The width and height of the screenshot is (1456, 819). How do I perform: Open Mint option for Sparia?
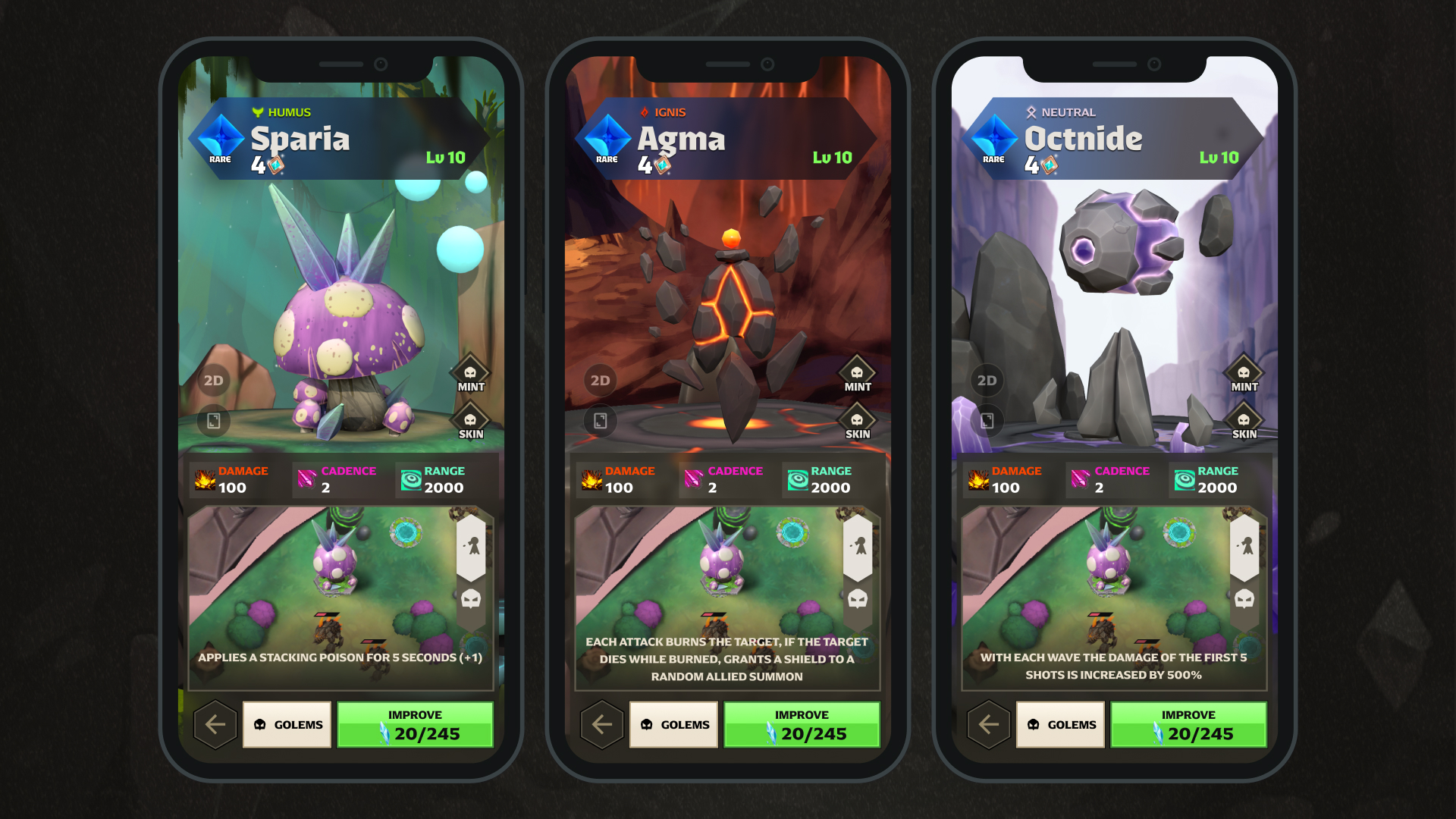470,375
